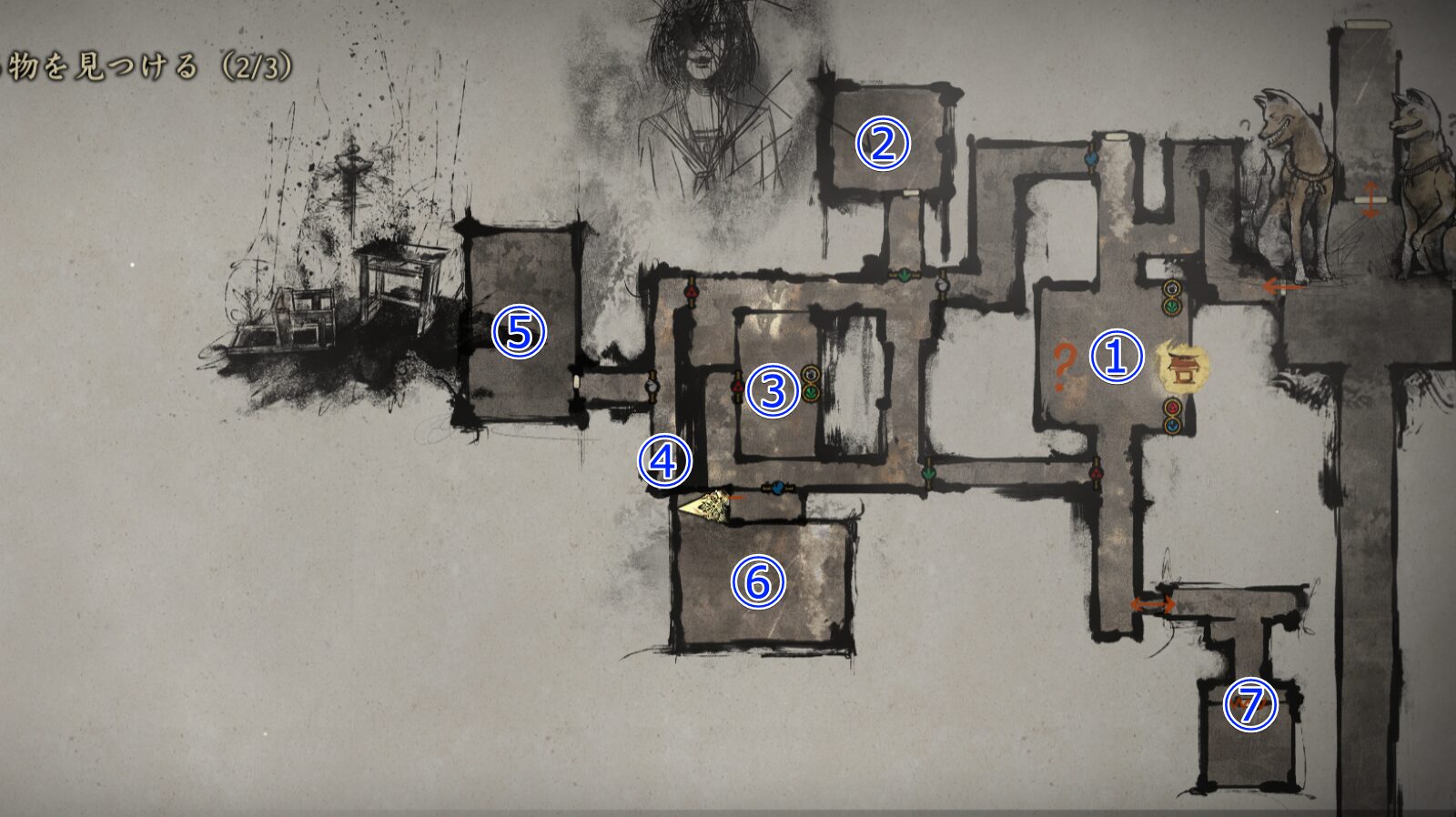Click the green leaf seal icon next to marker ③
The height and width of the screenshot is (817, 1456).
811,391
